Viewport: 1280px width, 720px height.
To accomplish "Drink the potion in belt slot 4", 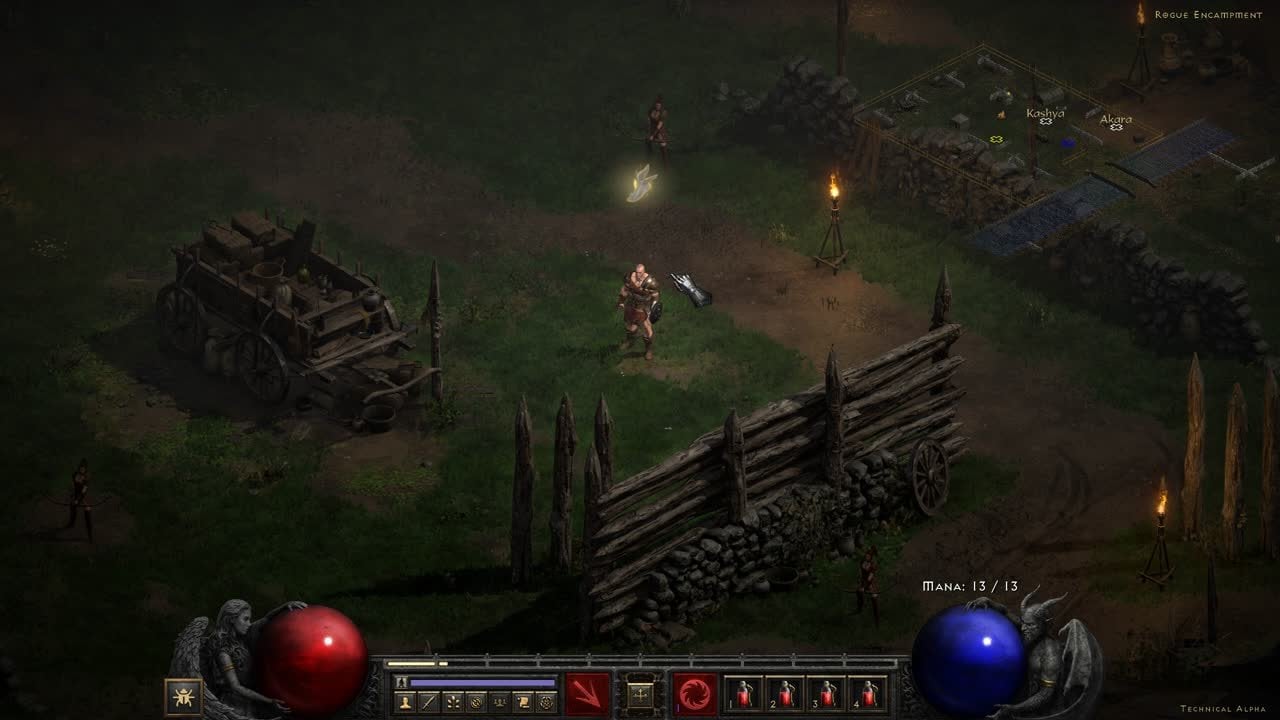I will coord(869,695).
